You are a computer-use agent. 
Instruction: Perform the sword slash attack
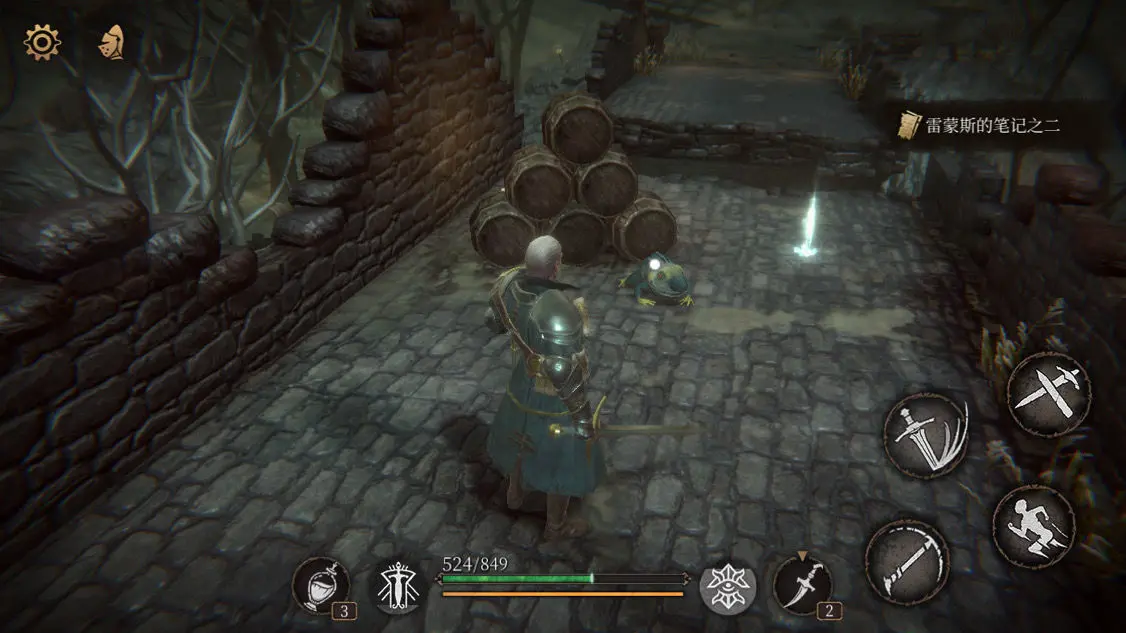pyautogui.click(x=925, y=435)
